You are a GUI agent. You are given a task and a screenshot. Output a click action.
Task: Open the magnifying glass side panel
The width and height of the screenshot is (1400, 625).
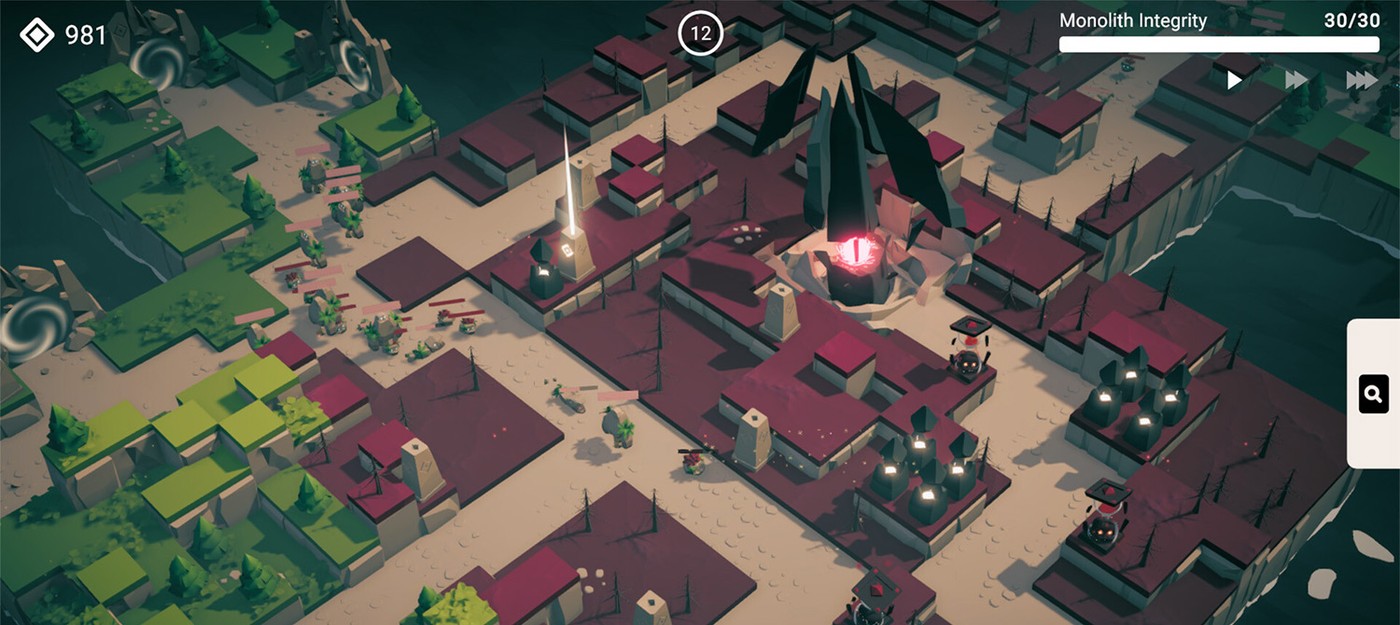pyautogui.click(x=1373, y=394)
